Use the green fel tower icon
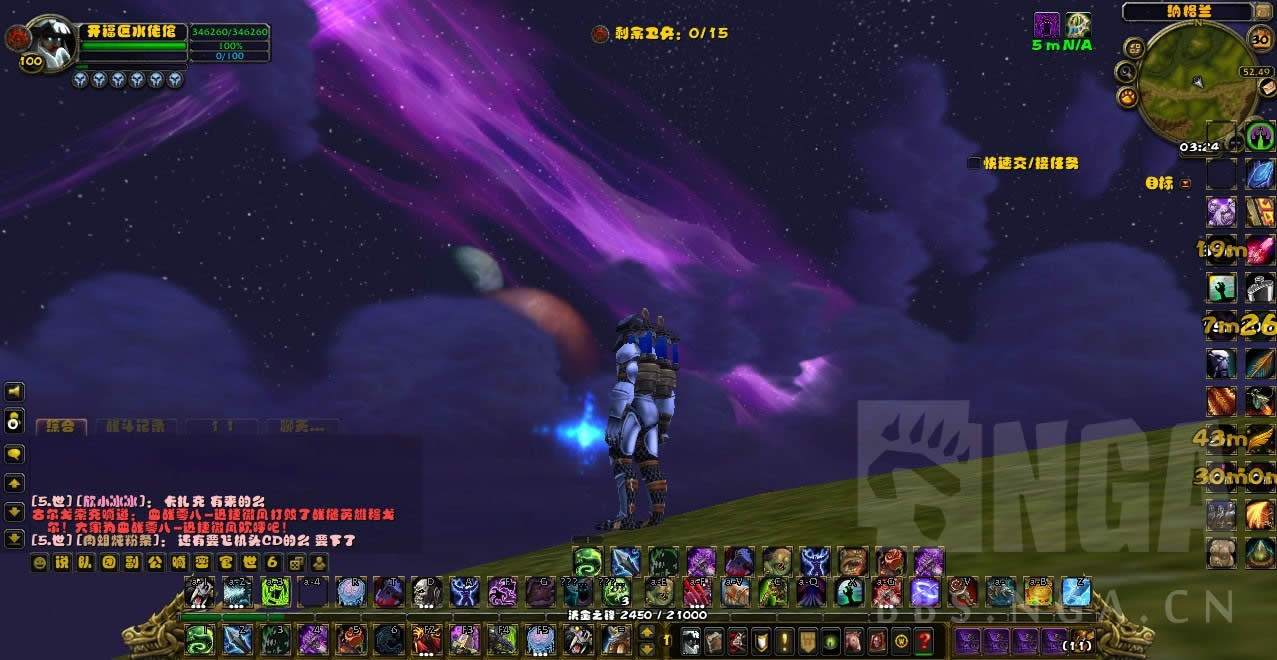 point(1259,136)
